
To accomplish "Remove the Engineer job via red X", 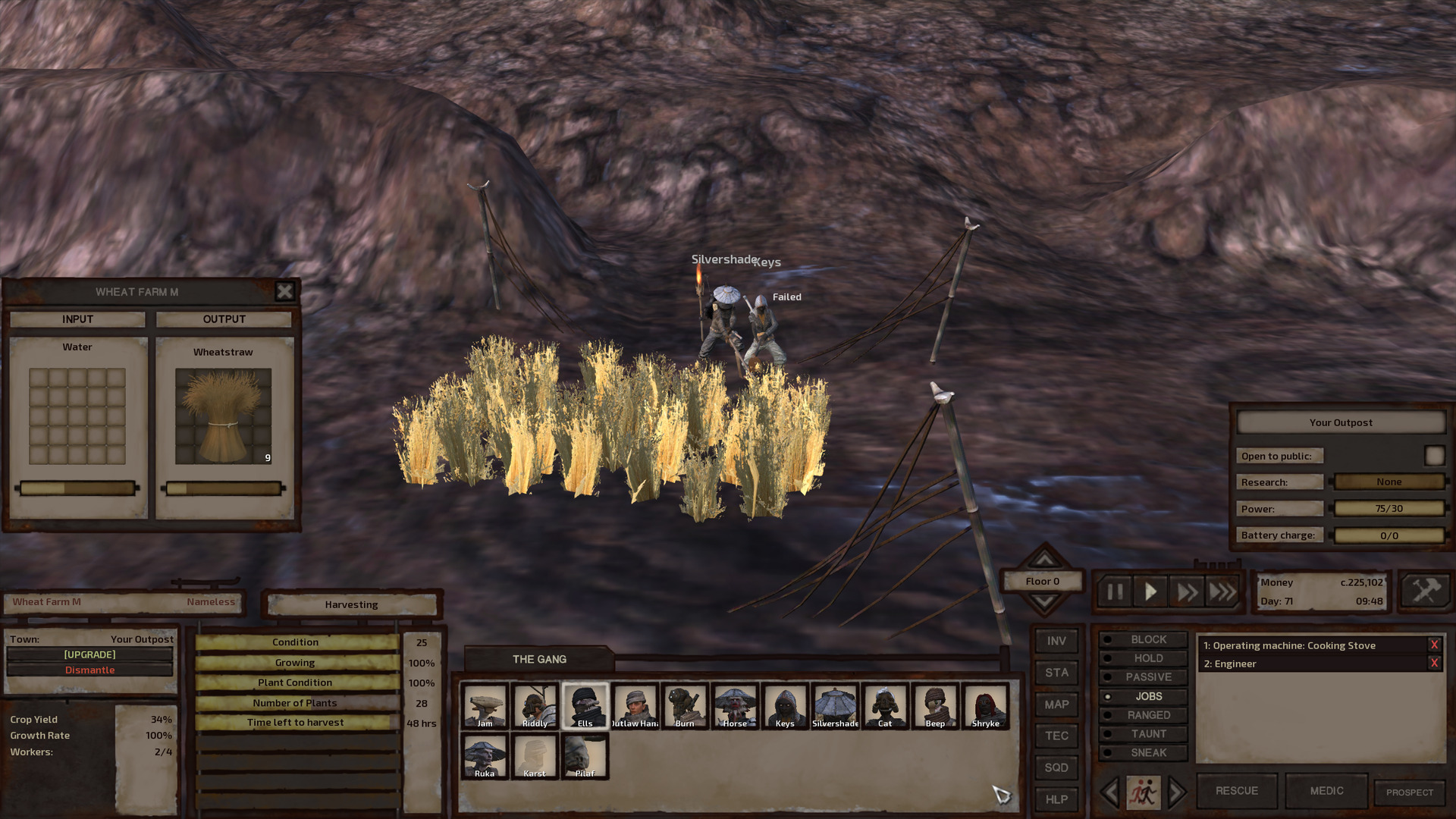I will pos(1433,662).
